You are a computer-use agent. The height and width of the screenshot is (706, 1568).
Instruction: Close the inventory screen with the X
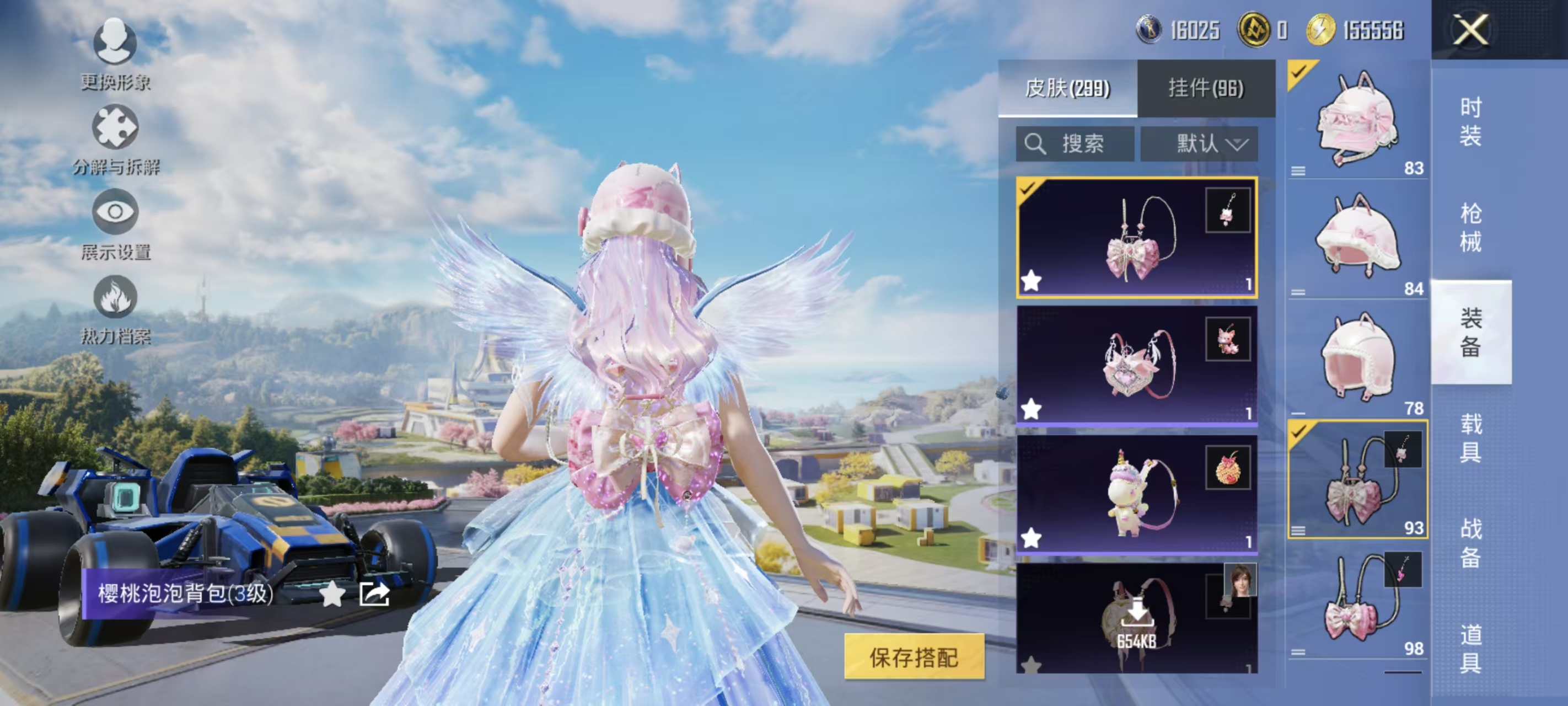[x=1470, y=30]
